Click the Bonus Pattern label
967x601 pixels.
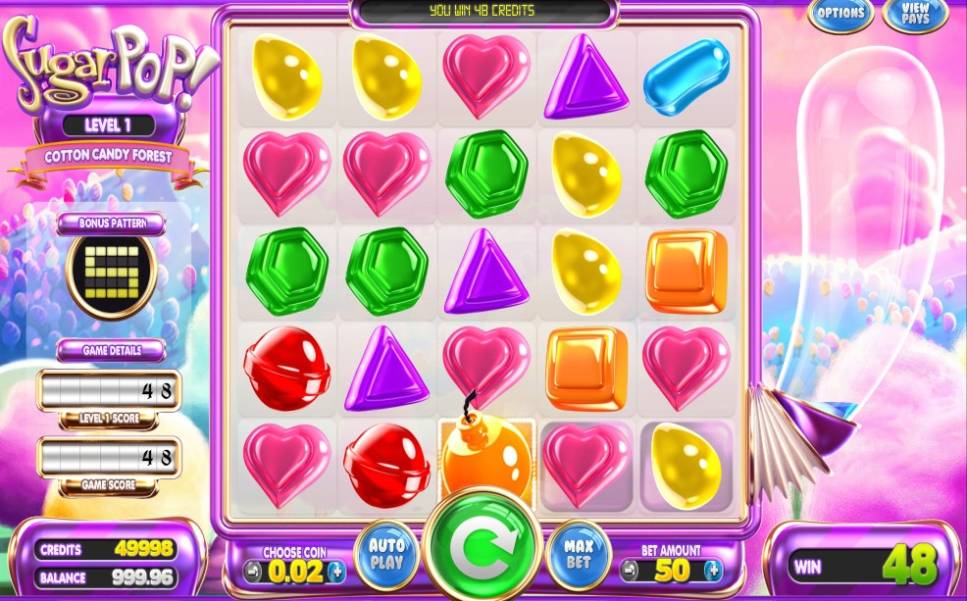111,222
